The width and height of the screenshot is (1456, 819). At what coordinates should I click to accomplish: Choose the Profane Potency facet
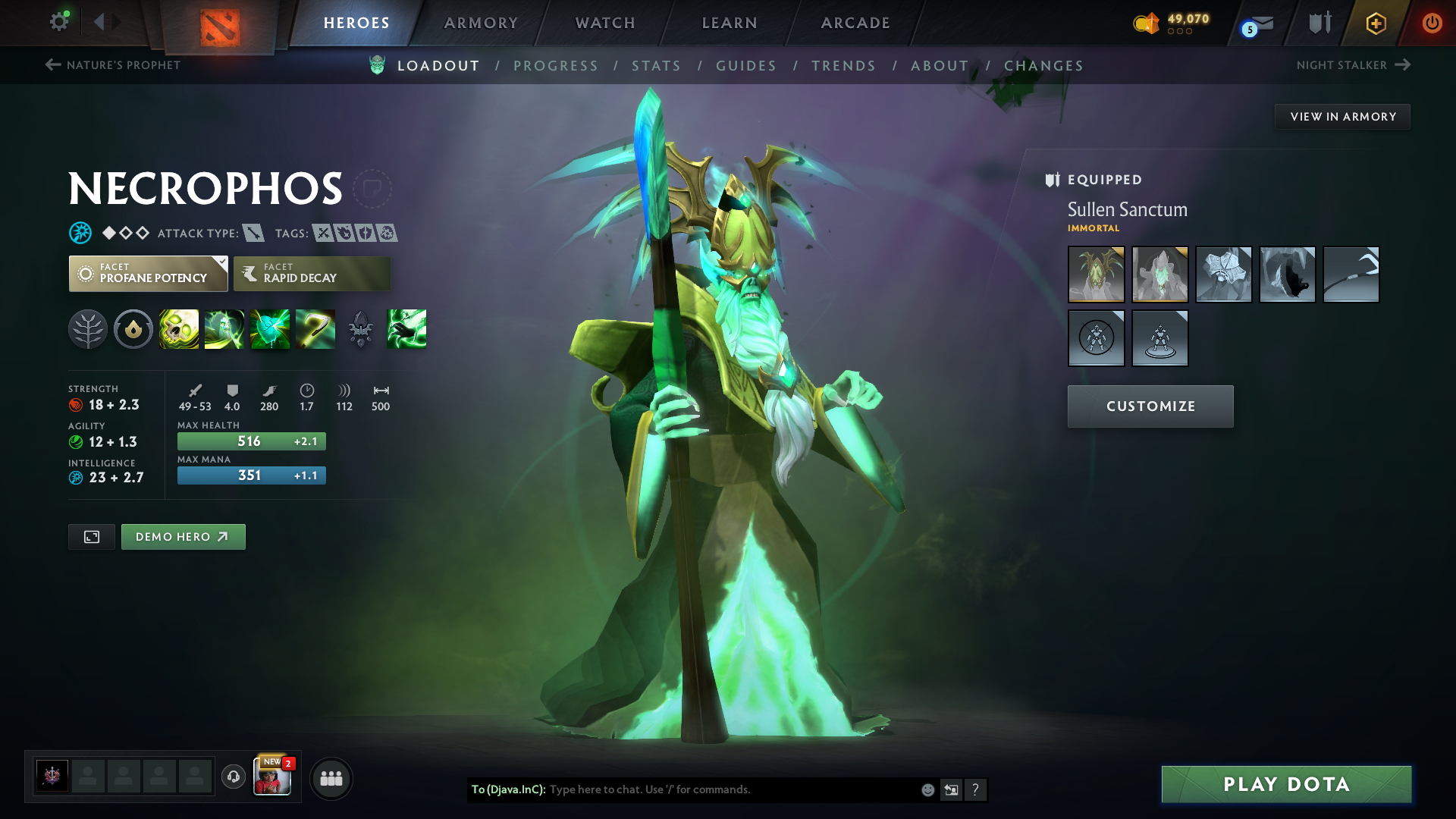pyautogui.click(x=148, y=274)
